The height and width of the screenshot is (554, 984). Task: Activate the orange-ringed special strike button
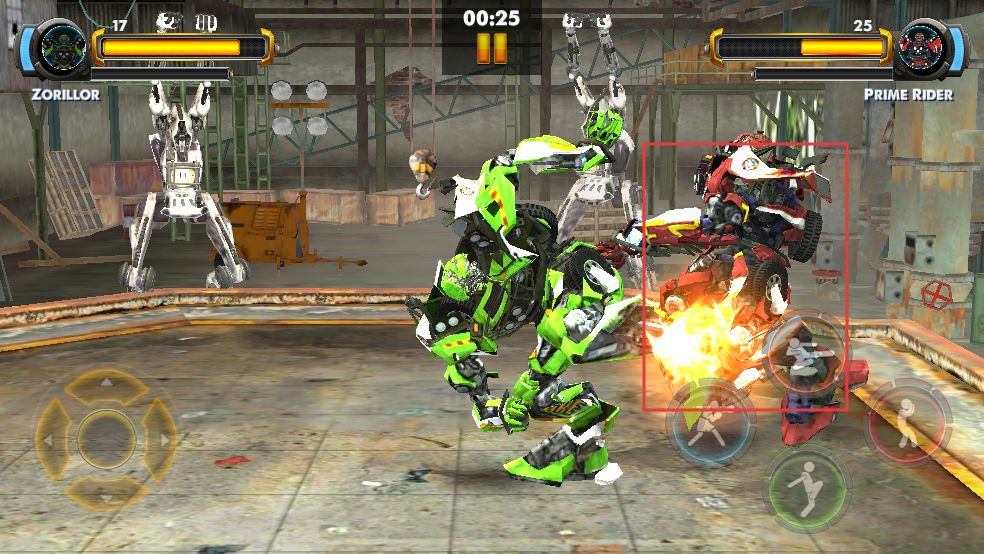pos(806,355)
